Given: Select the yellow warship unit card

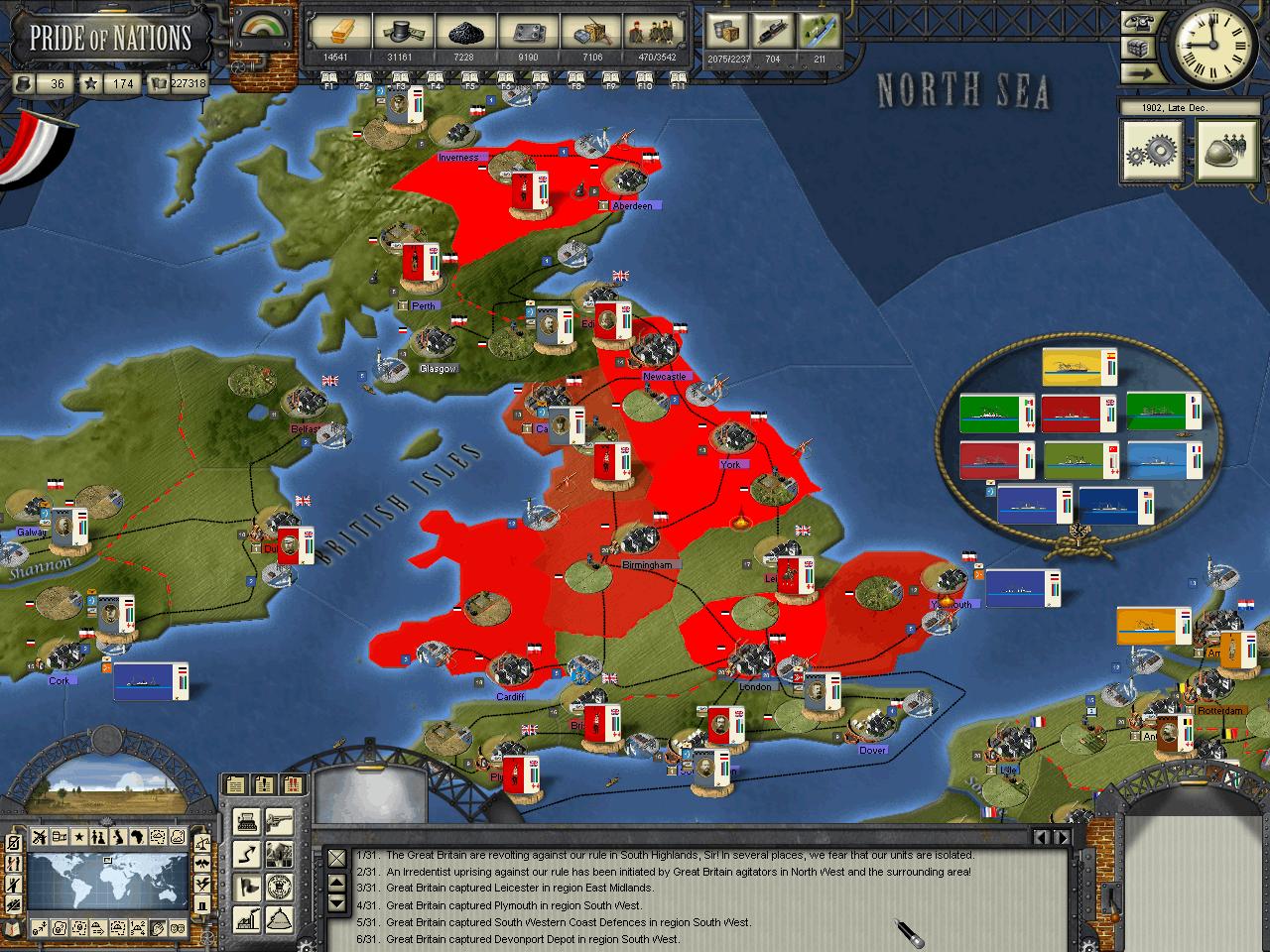Looking at the screenshot, I should [x=1078, y=367].
